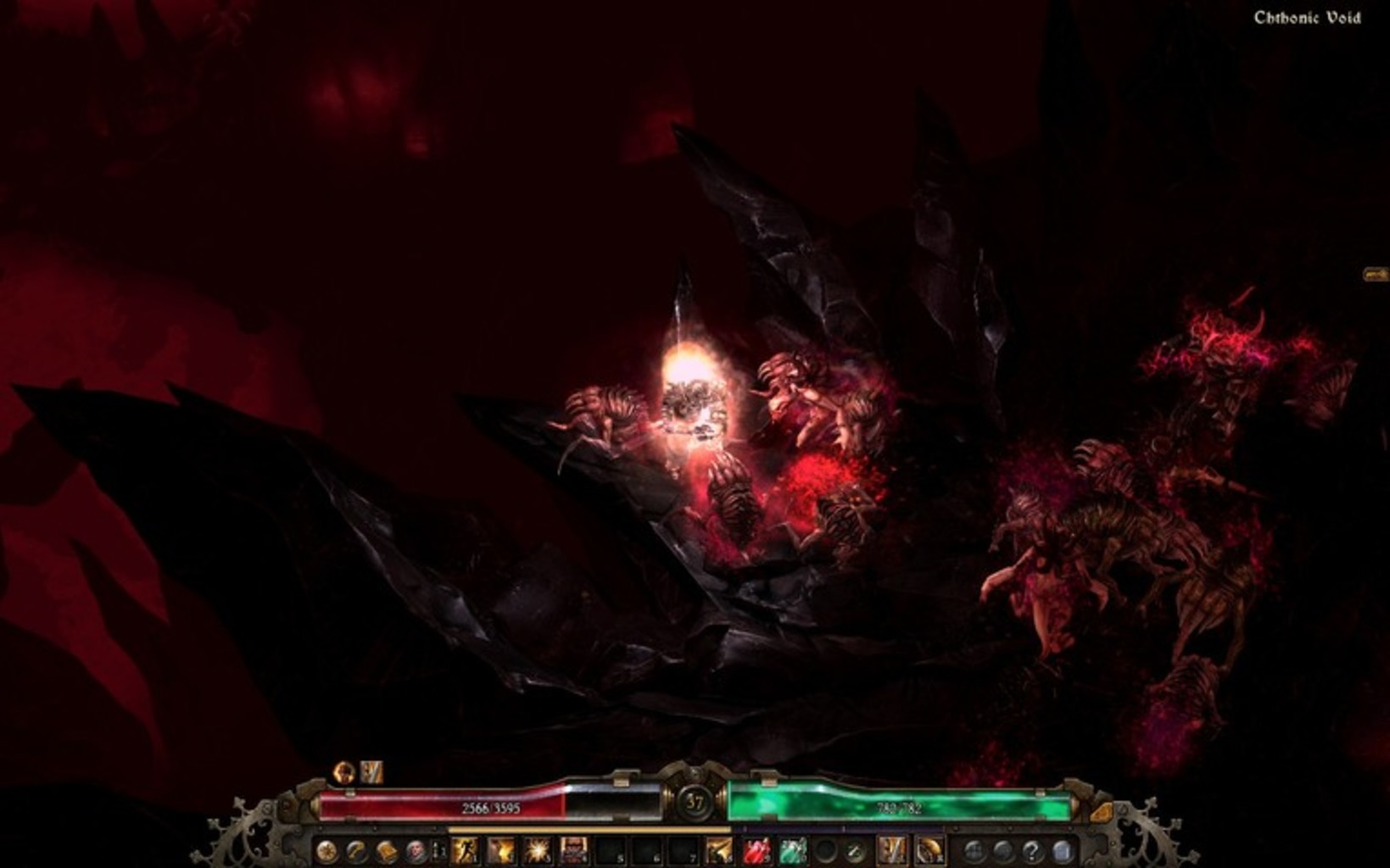The image size is (1390, 868).
Task: Use the golden arrow skill slot
Action: coord(719,850)
